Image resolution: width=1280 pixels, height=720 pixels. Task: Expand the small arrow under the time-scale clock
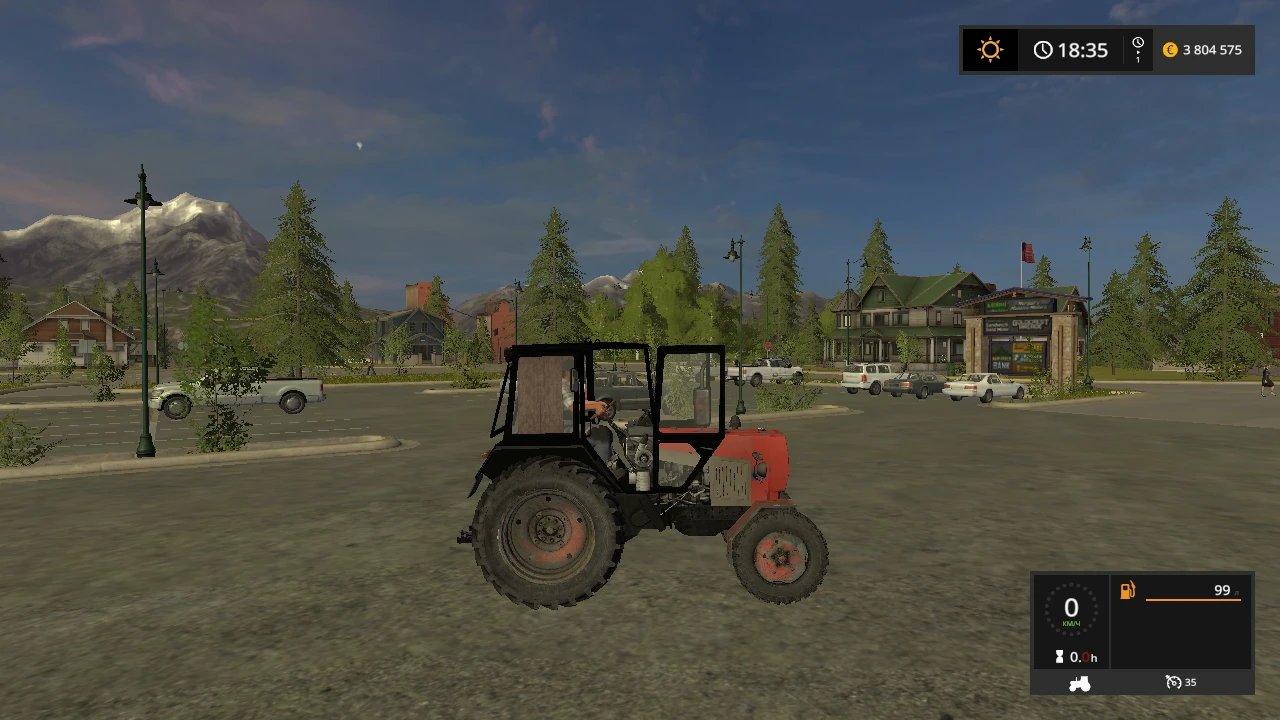1138,52
